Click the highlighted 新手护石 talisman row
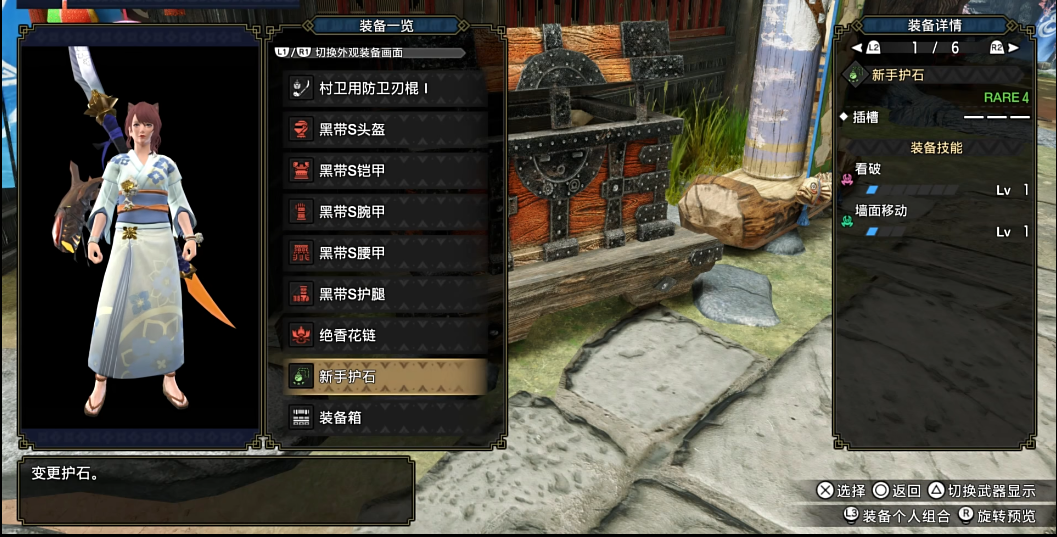This screenshot has width=1057, height=537. click(385, 376)
